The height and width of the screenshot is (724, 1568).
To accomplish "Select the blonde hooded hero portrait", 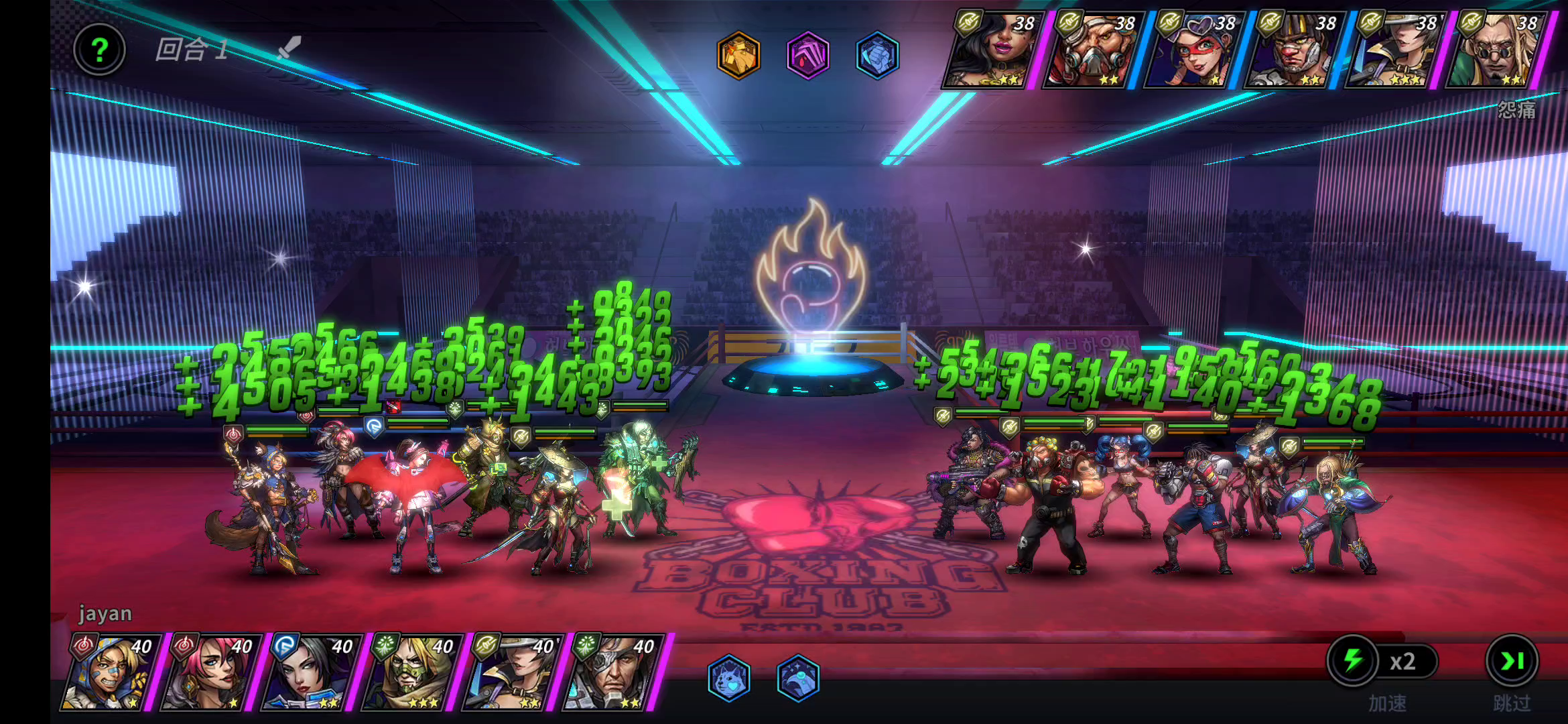I will coord(111,672).
